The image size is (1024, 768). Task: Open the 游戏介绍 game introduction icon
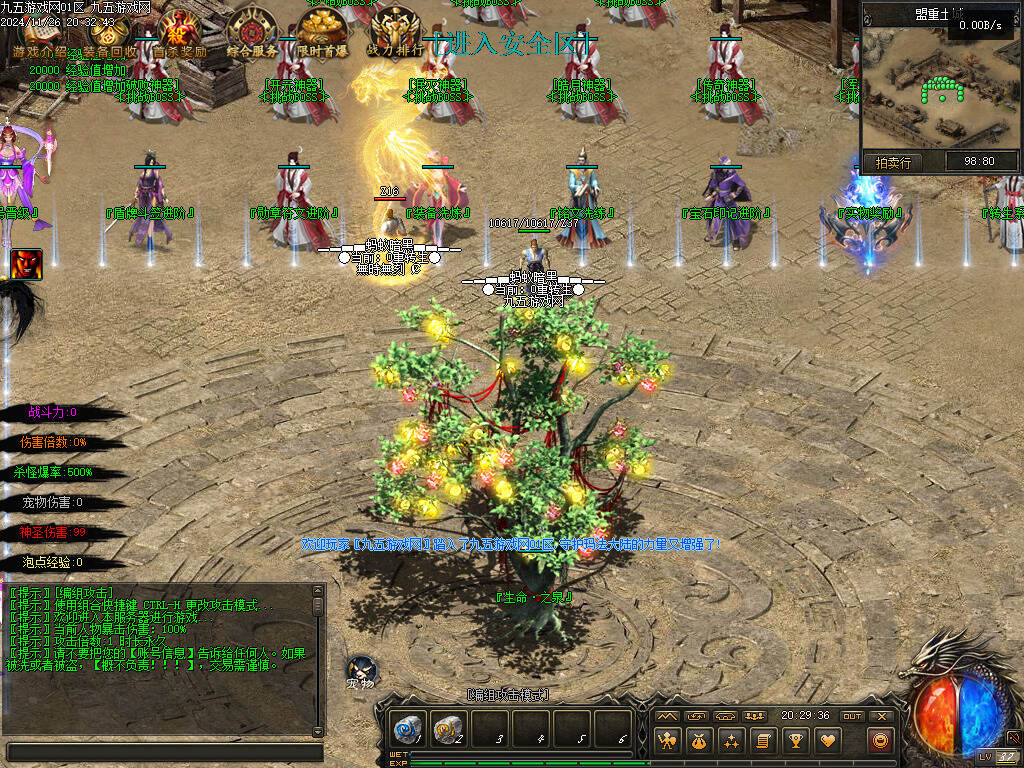(42, 36)
